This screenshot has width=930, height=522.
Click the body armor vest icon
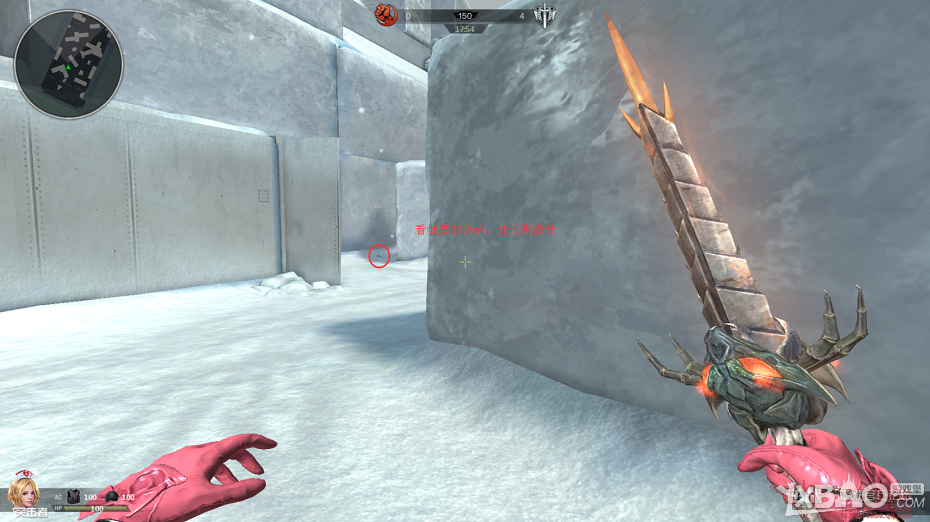click(74, 496)
